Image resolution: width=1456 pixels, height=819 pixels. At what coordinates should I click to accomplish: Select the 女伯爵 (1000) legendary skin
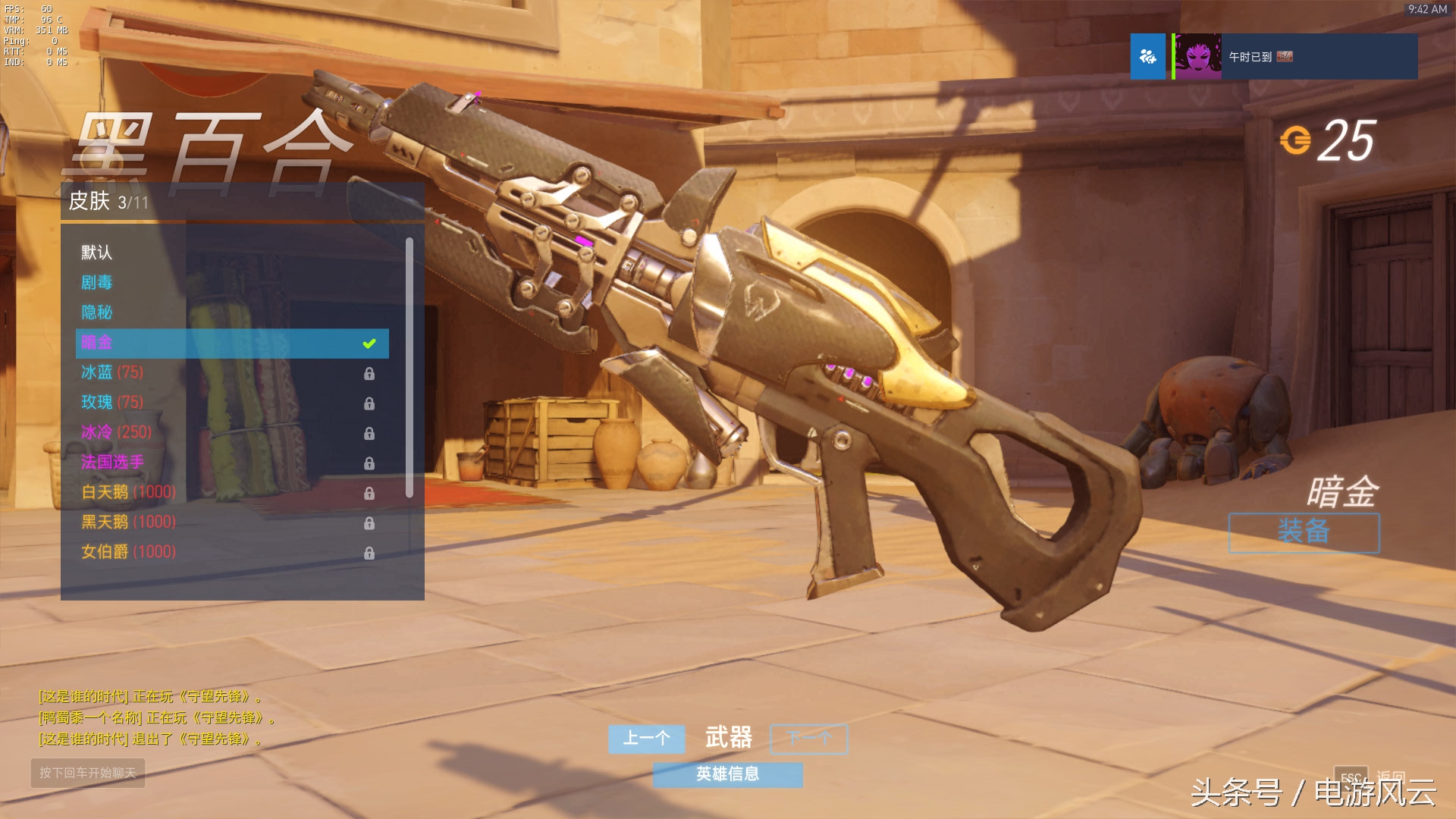(129, 552)
